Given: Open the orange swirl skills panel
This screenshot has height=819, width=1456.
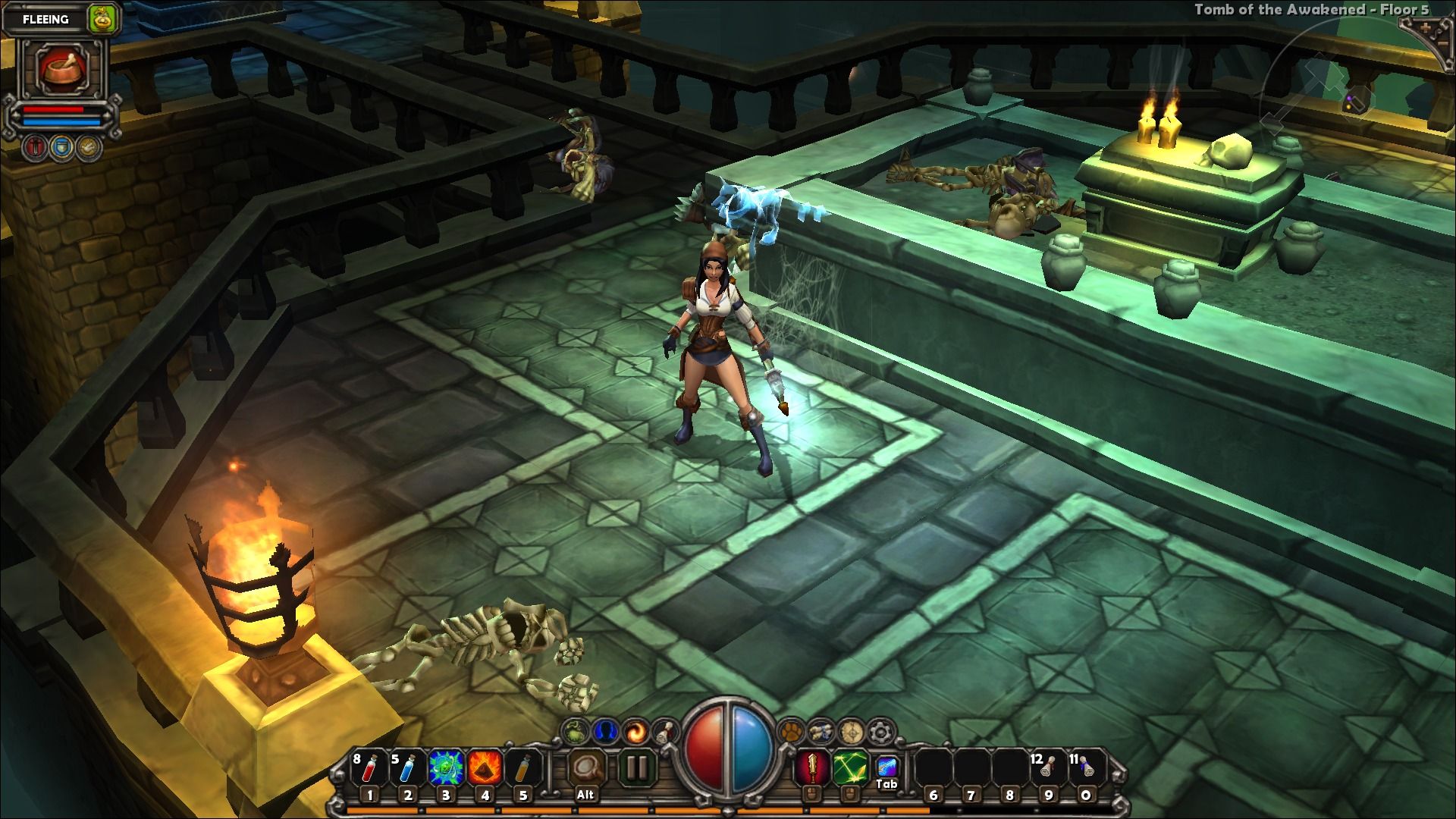Looking at the screenshot, I should click(635, 732).
